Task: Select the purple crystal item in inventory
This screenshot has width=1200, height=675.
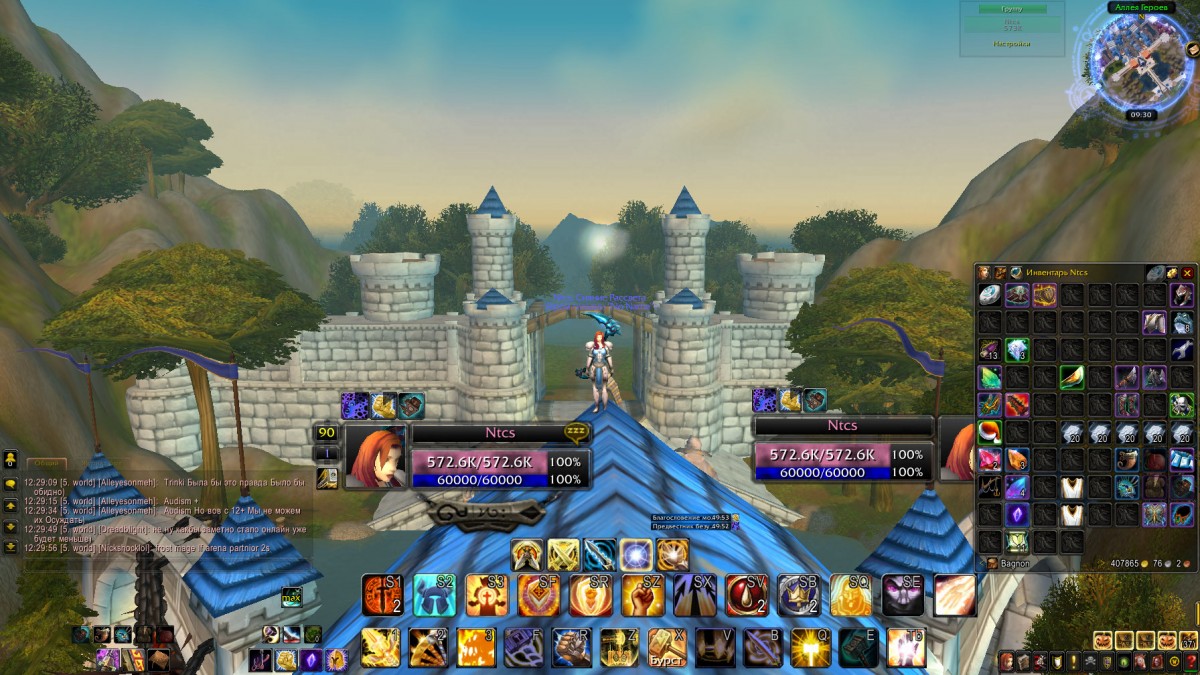Action: point(1017,514)
